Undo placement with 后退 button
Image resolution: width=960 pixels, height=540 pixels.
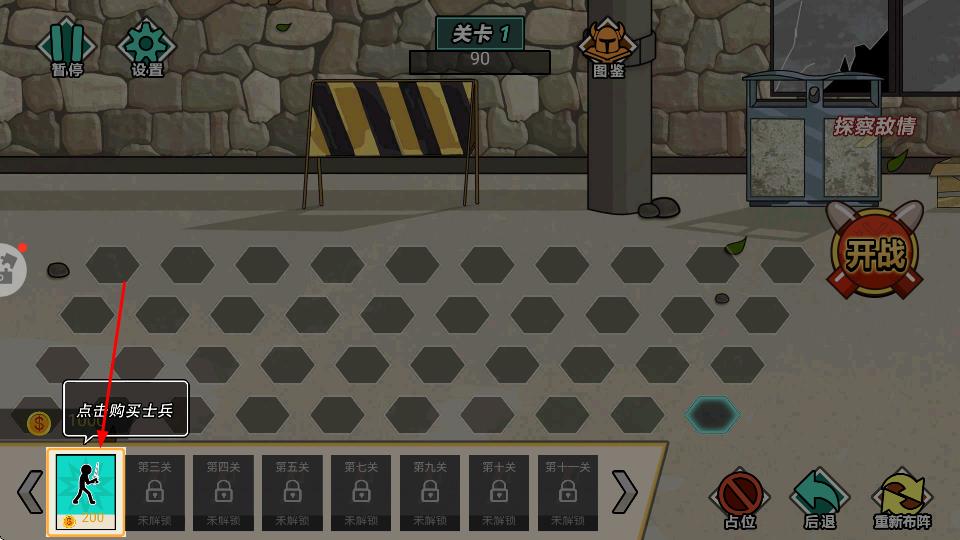pyautogui.click(x=819, y=498)
